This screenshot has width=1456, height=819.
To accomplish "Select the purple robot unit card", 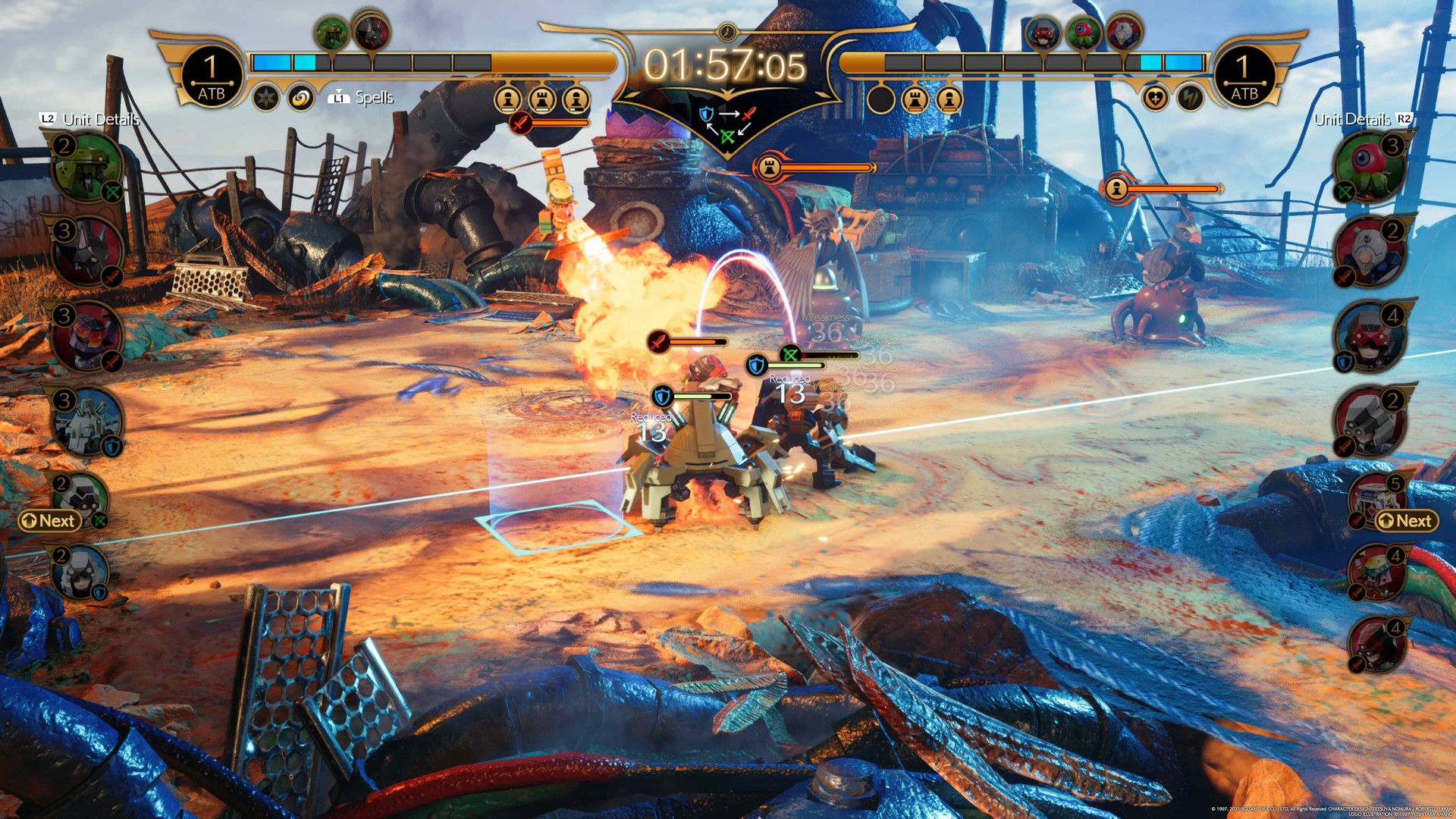I will click(x=86, y=336).
